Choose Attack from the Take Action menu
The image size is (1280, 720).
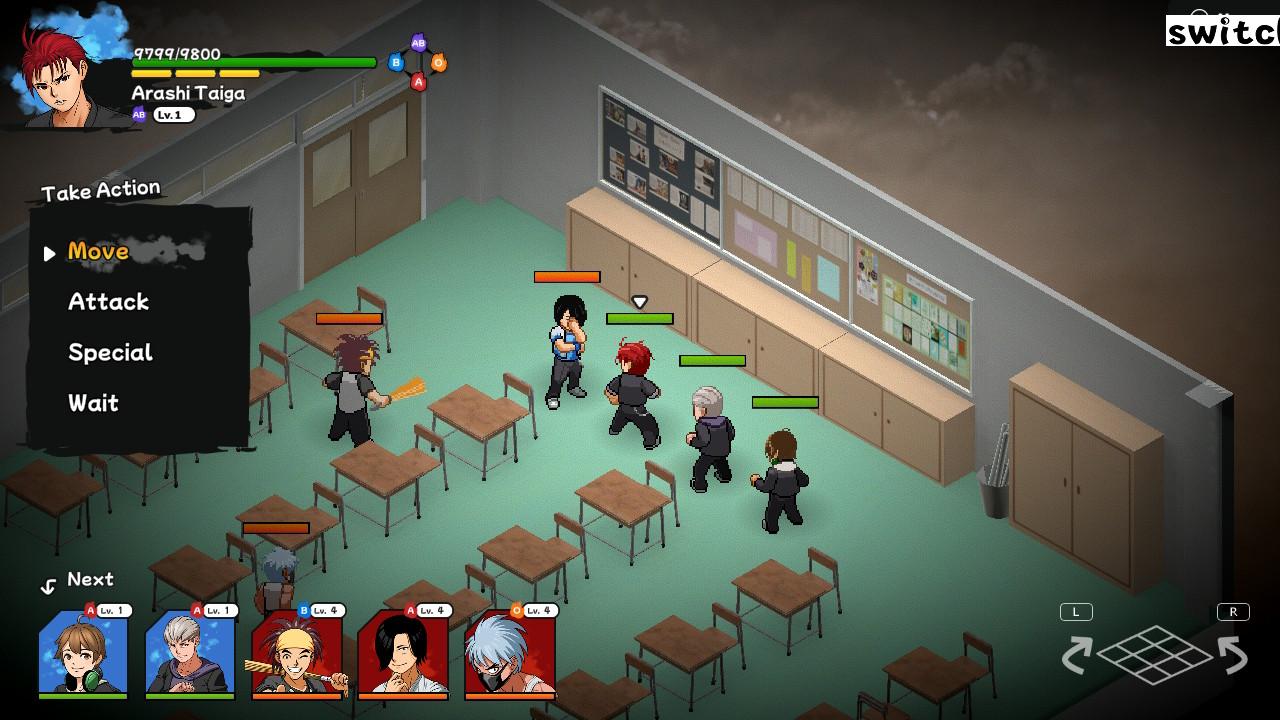(x=108, y=302)
